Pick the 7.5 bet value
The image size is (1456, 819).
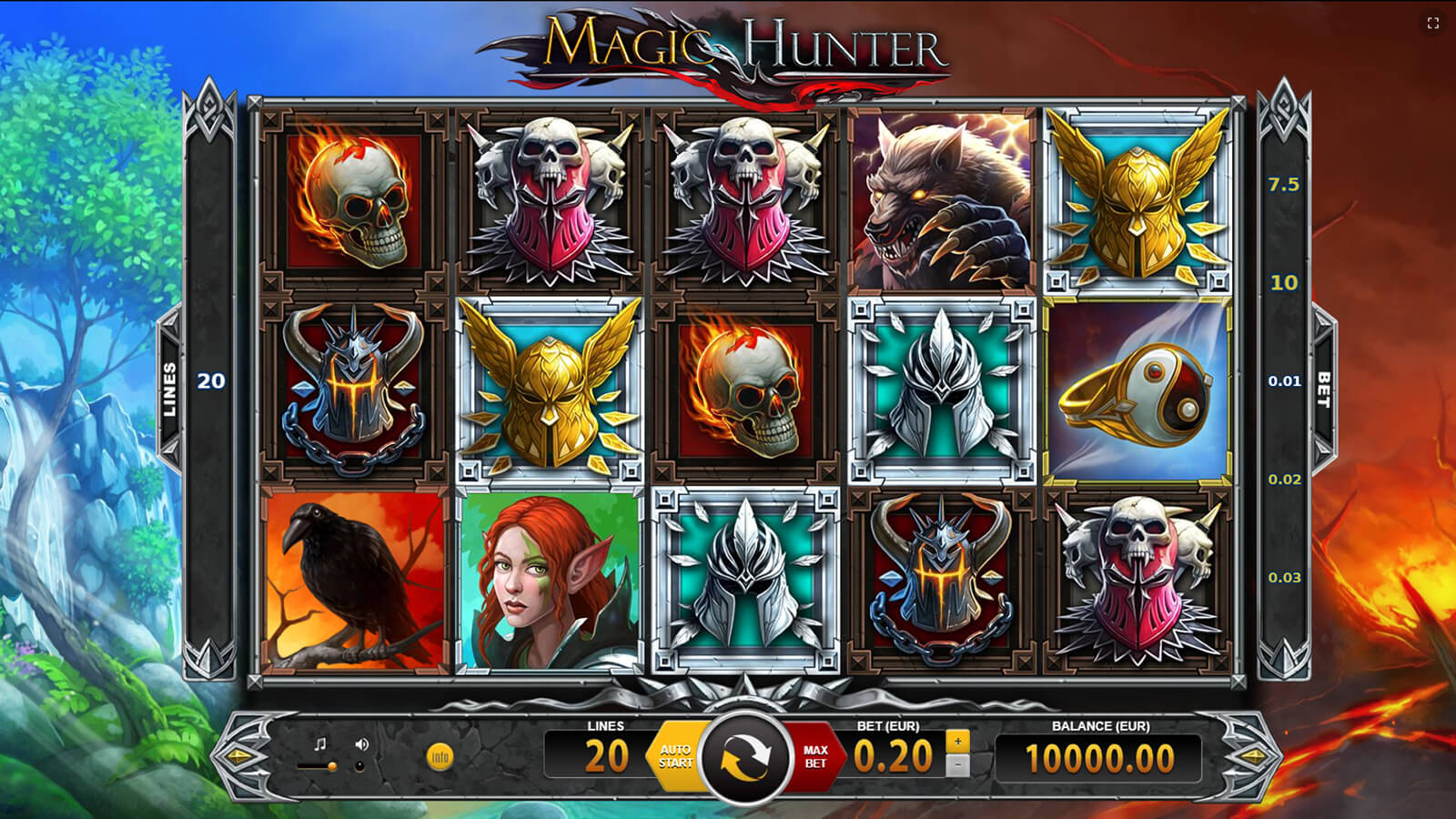coord(1284,185)
